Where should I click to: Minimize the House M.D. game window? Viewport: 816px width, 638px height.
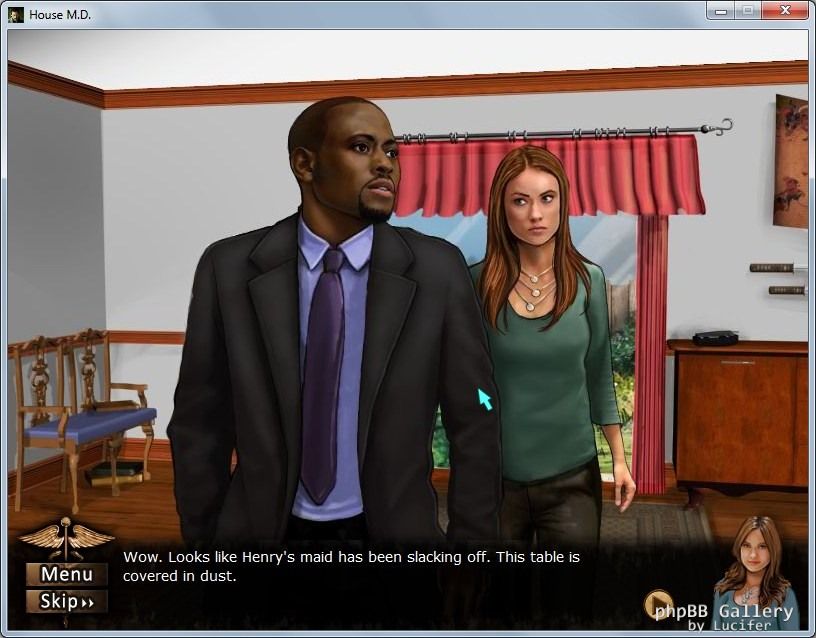pyautogui.click(x=721, y=11)
